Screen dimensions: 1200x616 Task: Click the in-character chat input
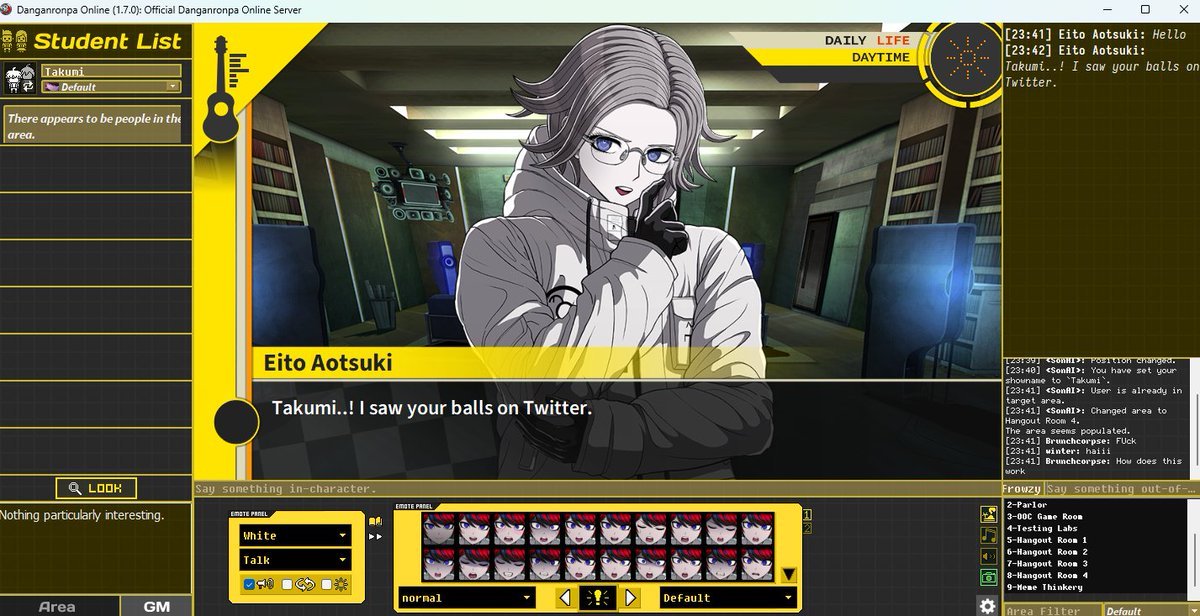pyautogui.click(x=595, y=489)
